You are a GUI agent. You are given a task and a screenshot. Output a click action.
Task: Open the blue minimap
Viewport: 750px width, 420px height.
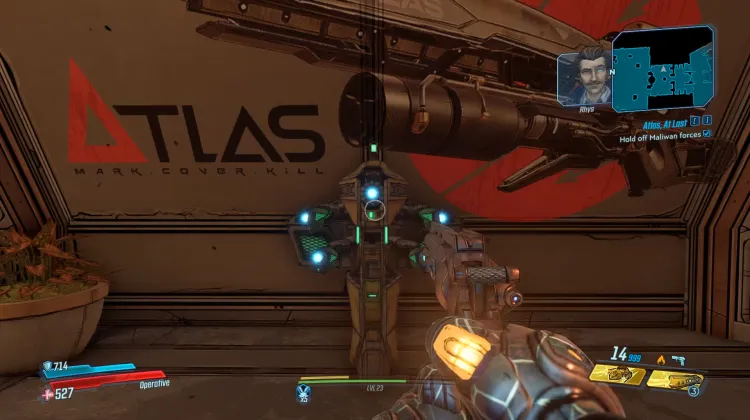(x=662, y=69)
